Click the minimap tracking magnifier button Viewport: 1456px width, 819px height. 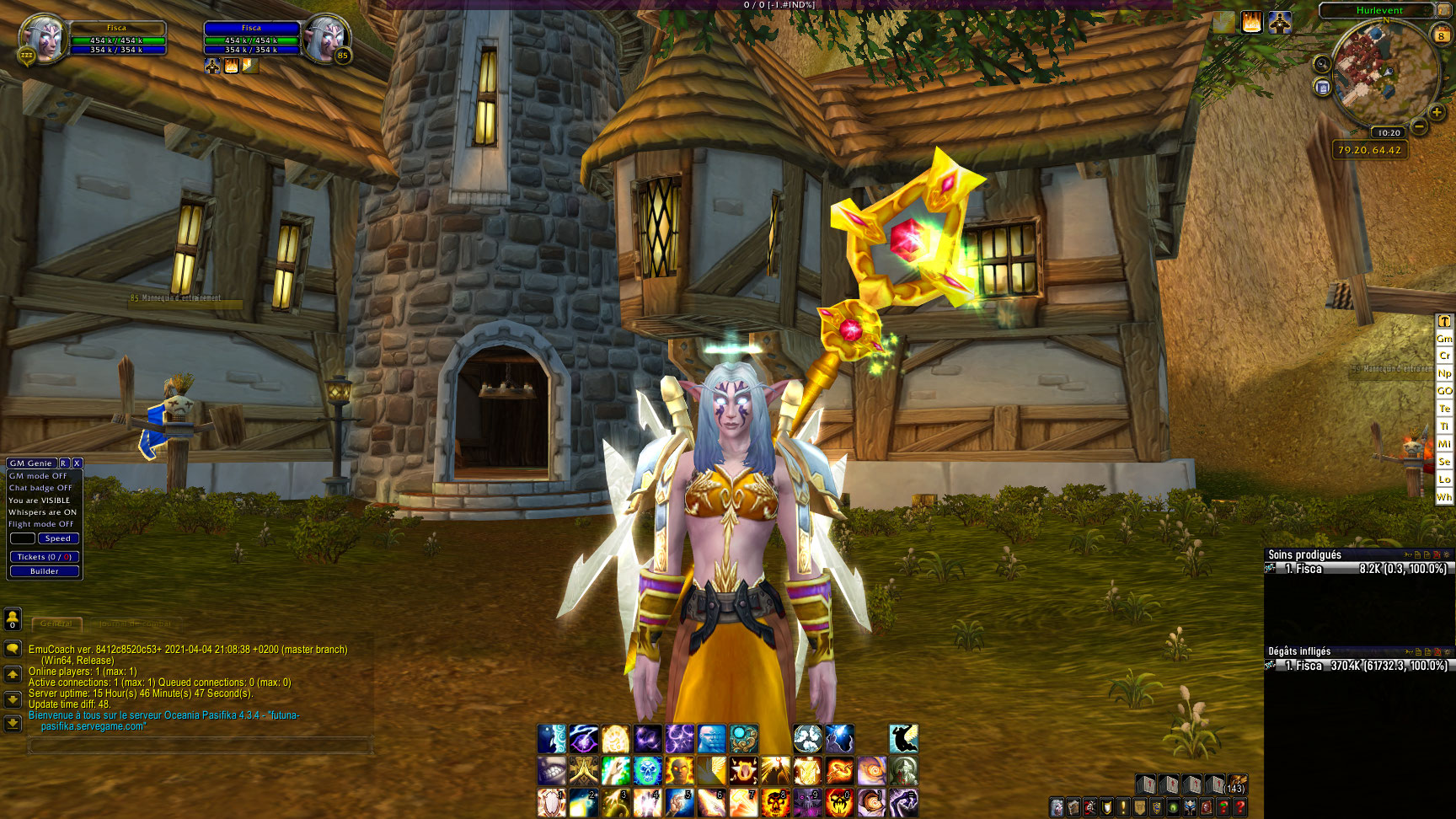point(1322,64)
